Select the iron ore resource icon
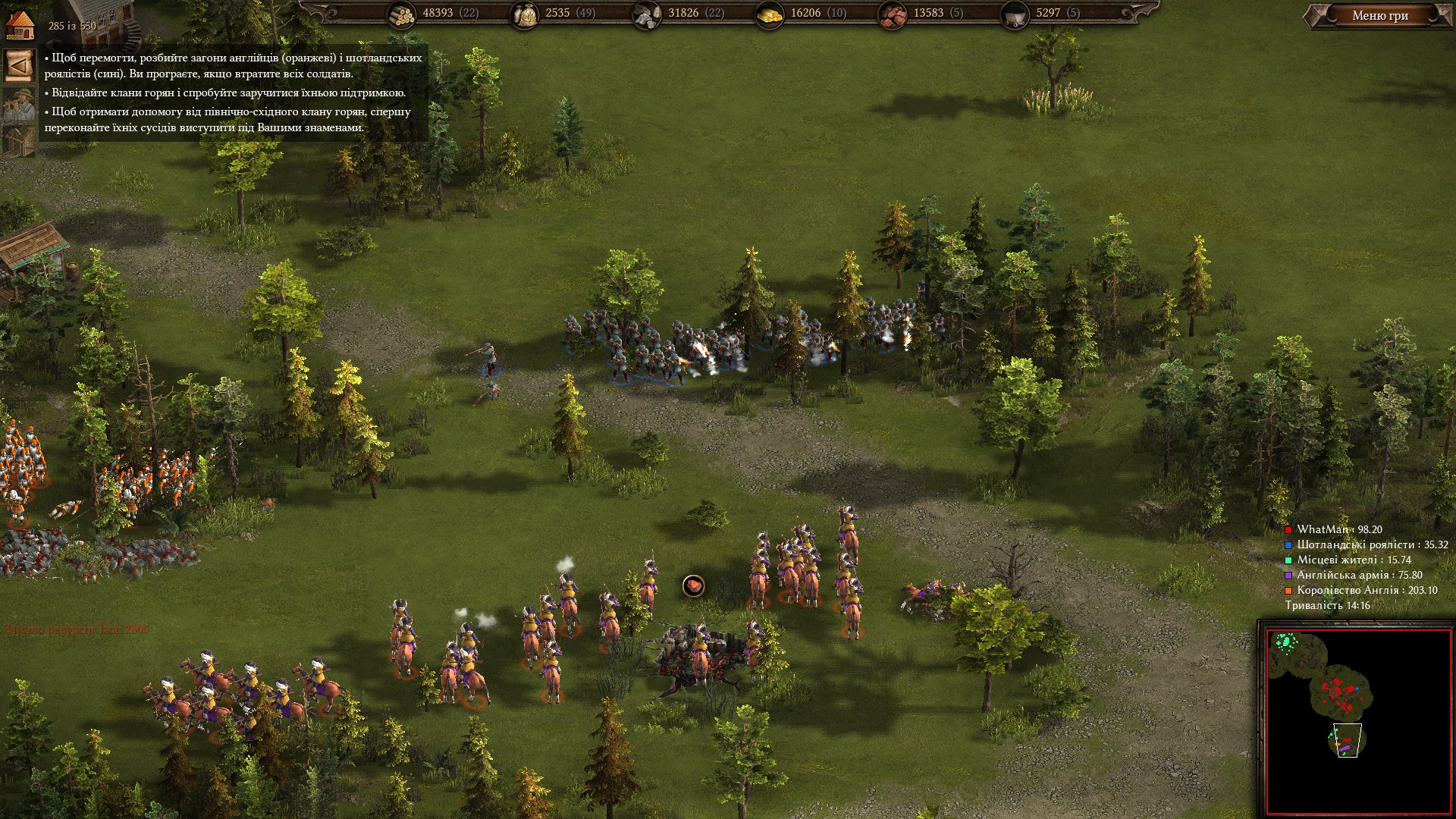The image size is (1456, 819). [x=892, y=14]
